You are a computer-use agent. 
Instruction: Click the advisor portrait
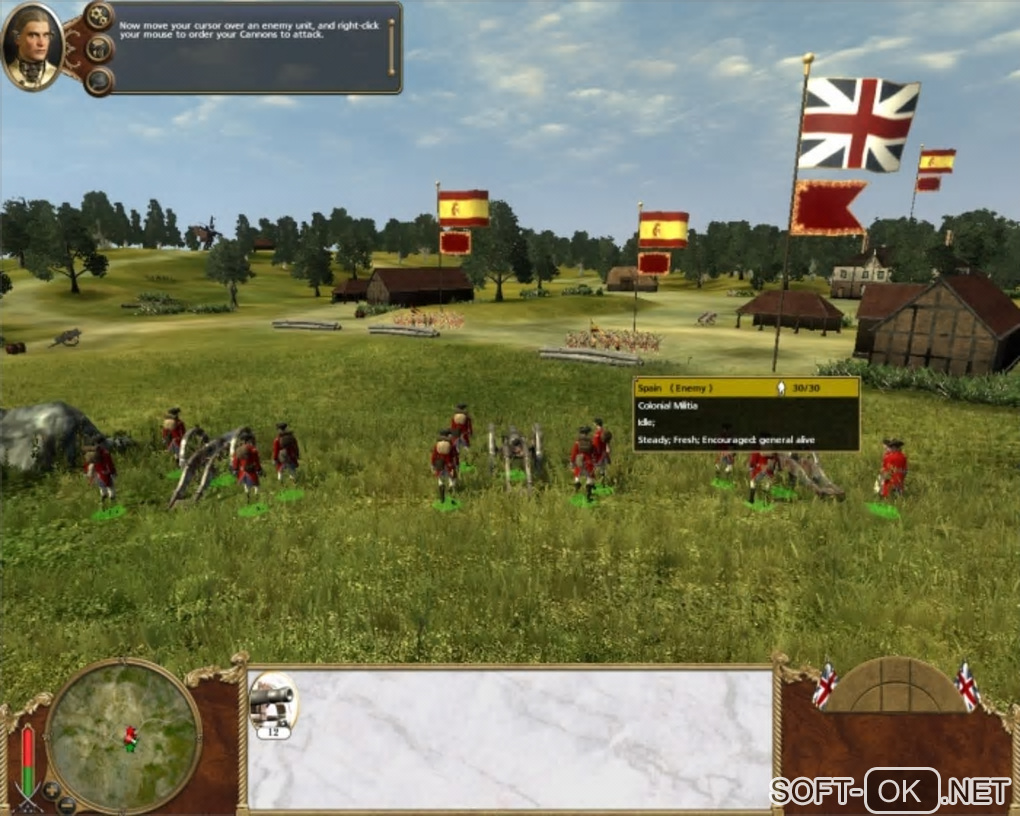[x=32, y=46]
